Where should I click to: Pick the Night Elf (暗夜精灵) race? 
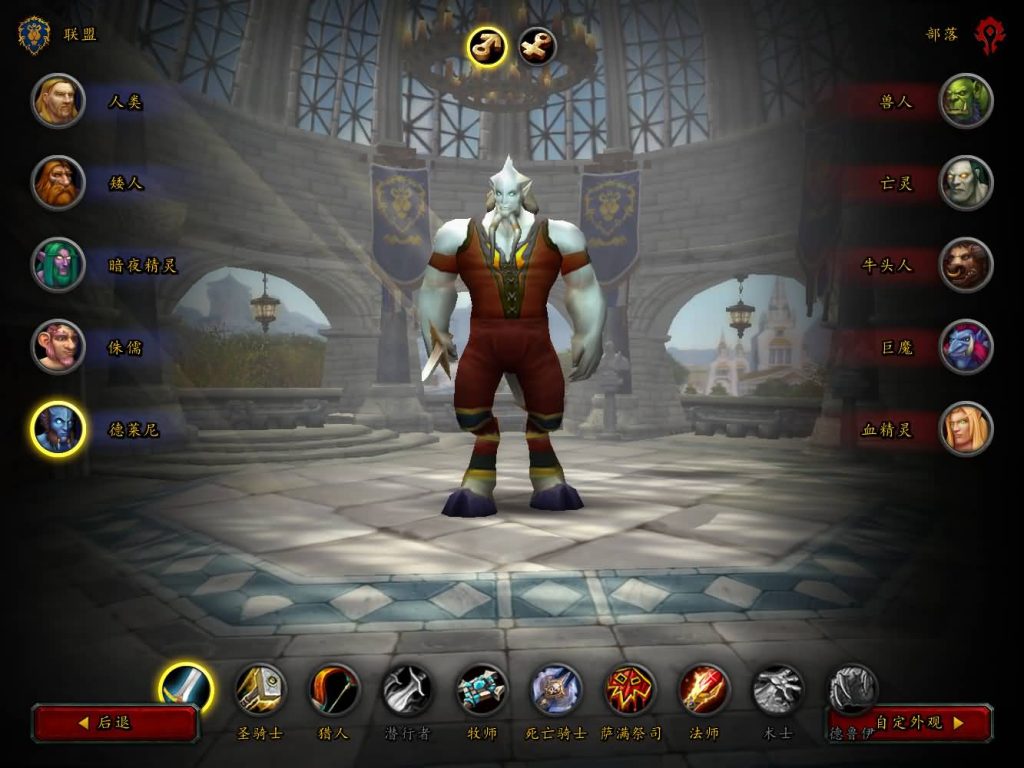(58, 265)
